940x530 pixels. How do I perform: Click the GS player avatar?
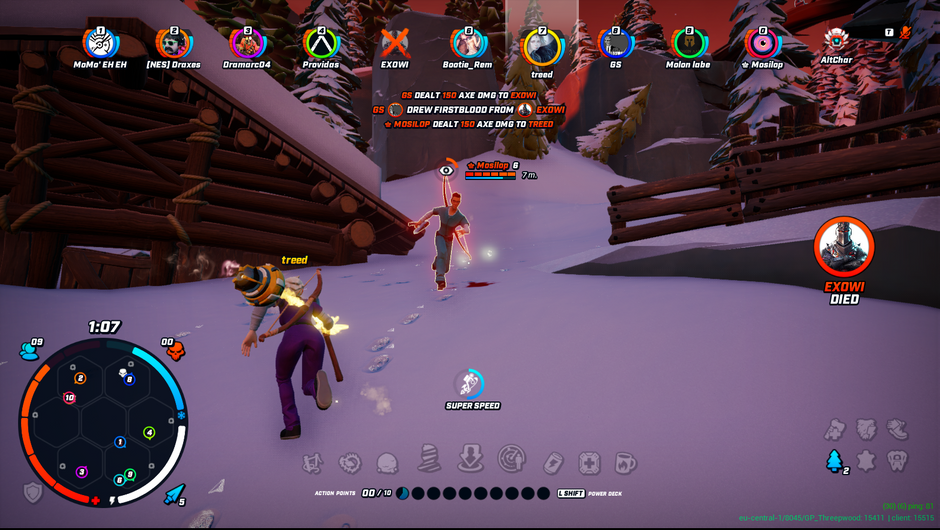tap(615, 43)
